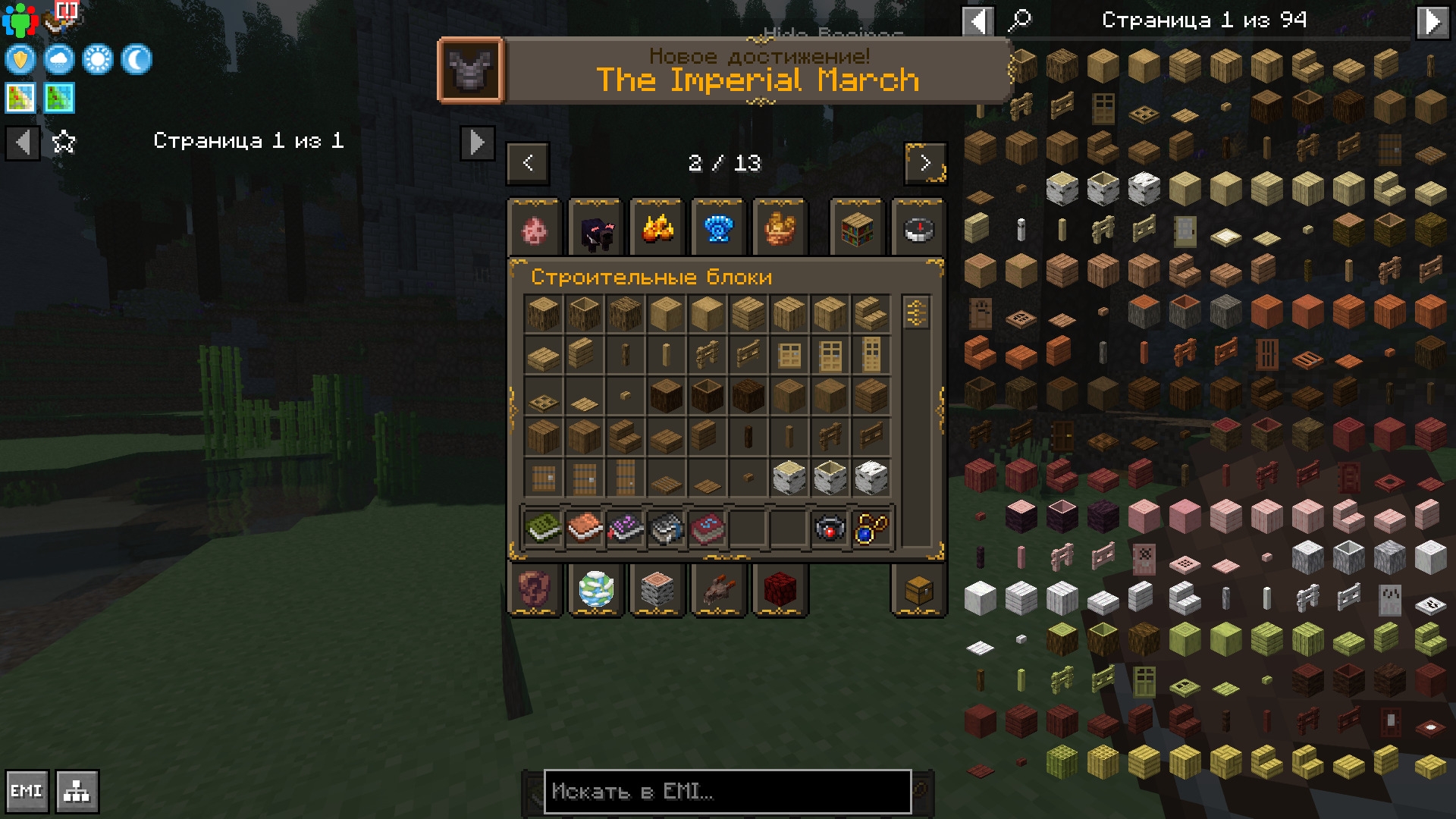Open the chest survival inventory tab
The height and width of the screenshot is (819, 1456).
(918, 590)
